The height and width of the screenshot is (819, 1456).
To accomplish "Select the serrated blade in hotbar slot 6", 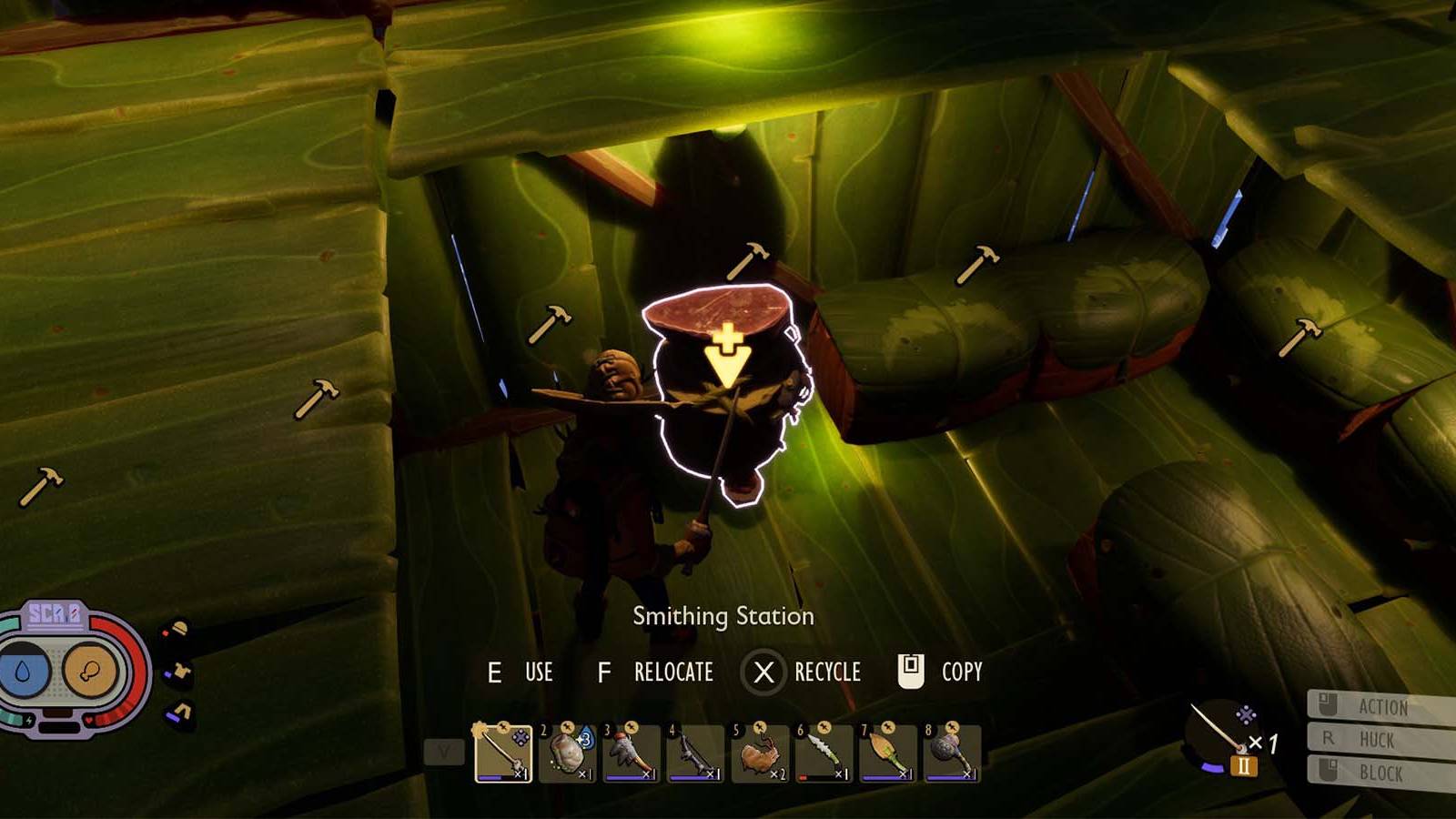I will pyautogui.click(x=824, y=753).
